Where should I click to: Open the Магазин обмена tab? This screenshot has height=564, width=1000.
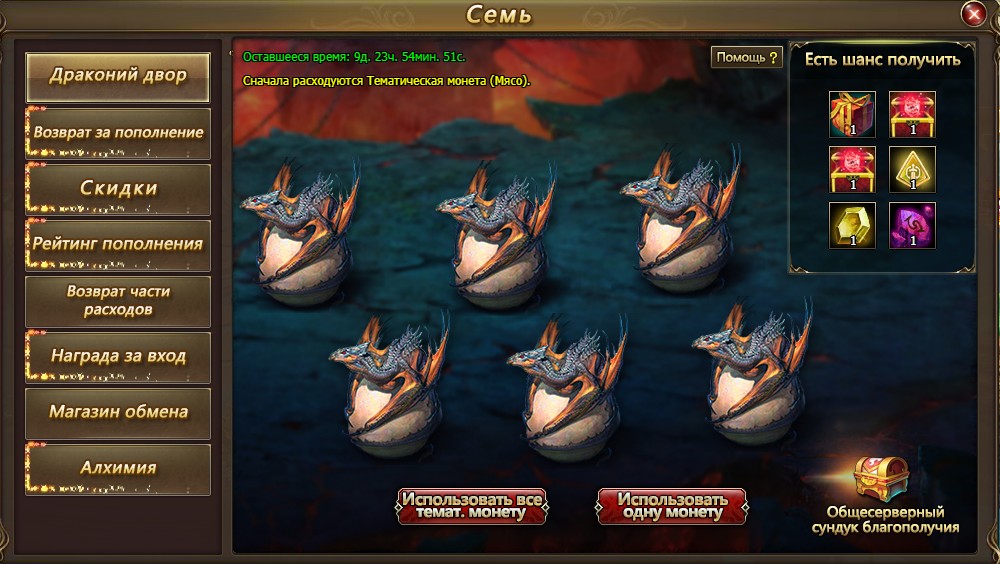pos(118,412)
